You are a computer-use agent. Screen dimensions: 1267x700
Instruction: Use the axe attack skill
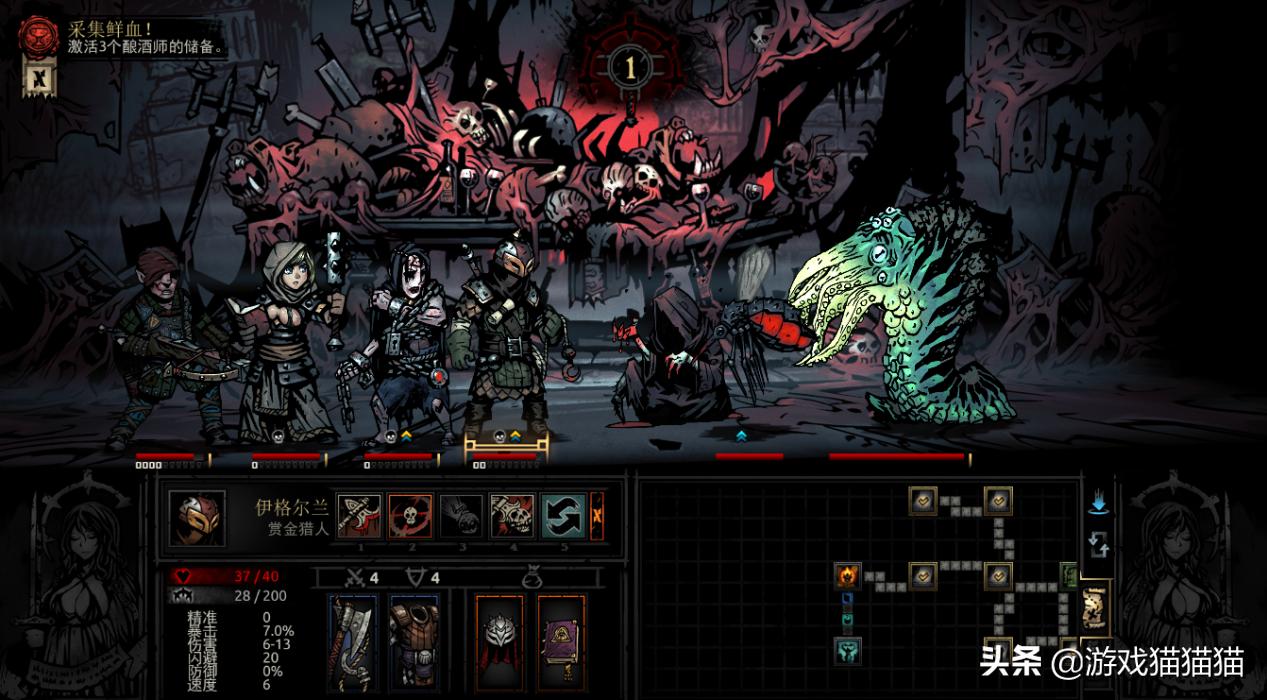359,516
